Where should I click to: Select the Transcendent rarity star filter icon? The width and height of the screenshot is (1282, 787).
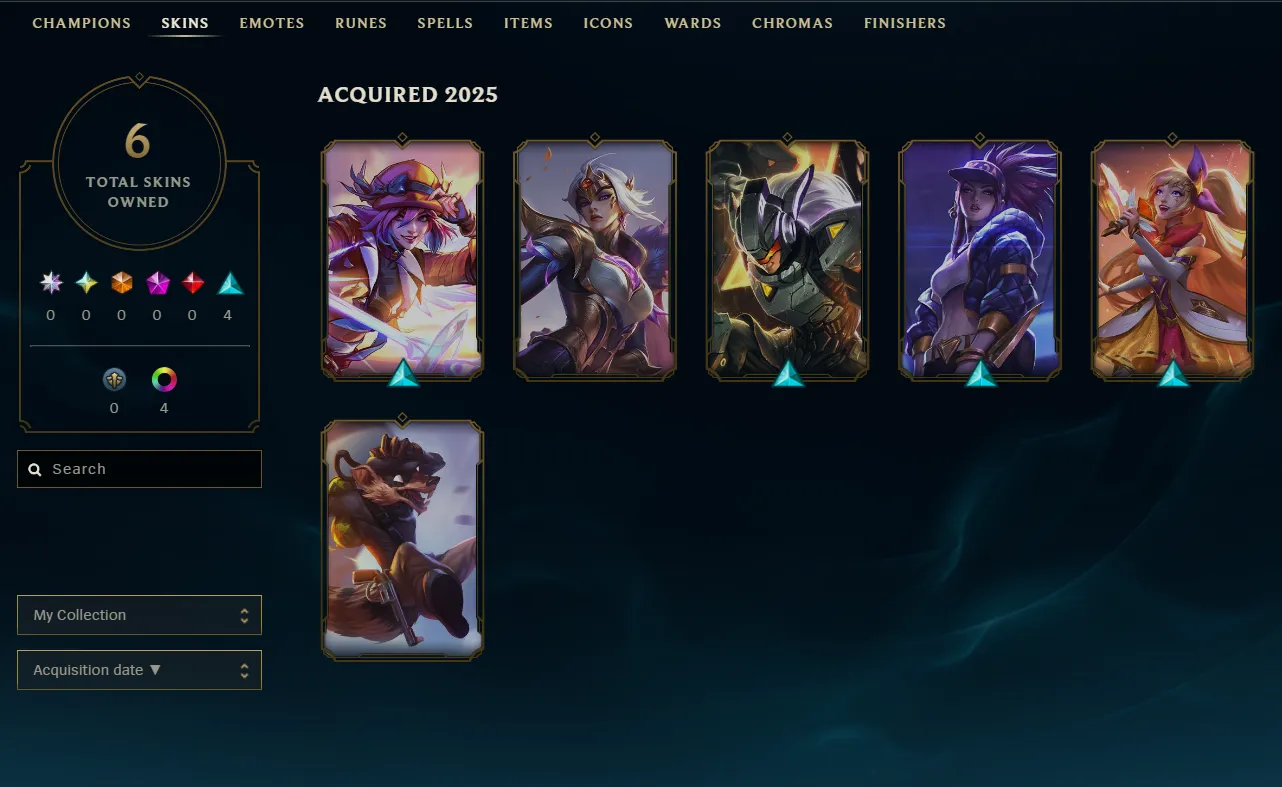[x=50, y=283]
